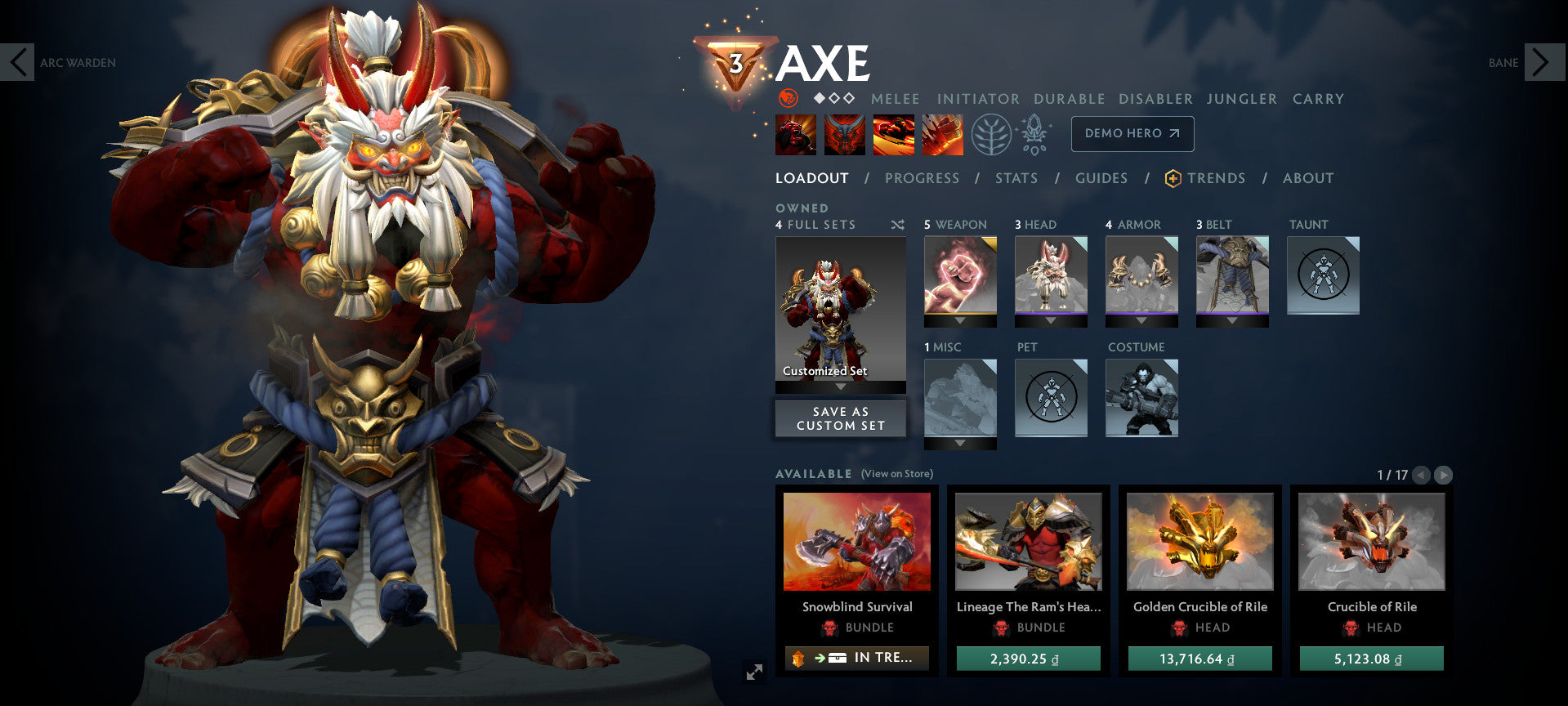The width and height of the screenshot is (1568, 706).
Task: Open the Belt slot dropdown arrow
Action: (1232, 322)
